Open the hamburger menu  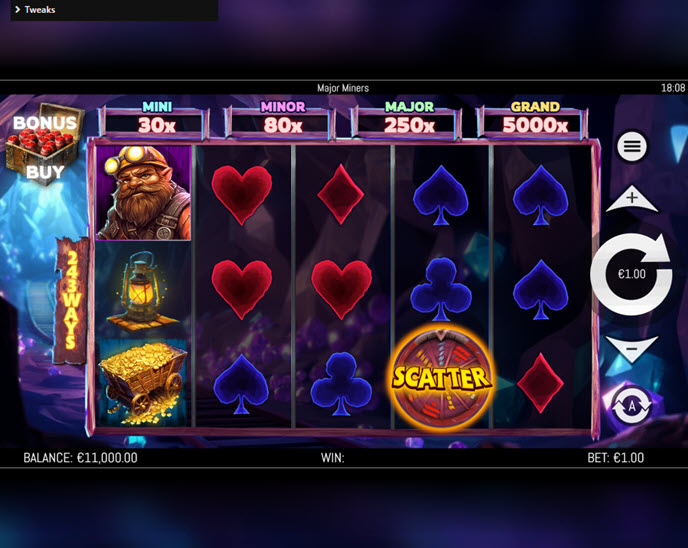[631, 147]
